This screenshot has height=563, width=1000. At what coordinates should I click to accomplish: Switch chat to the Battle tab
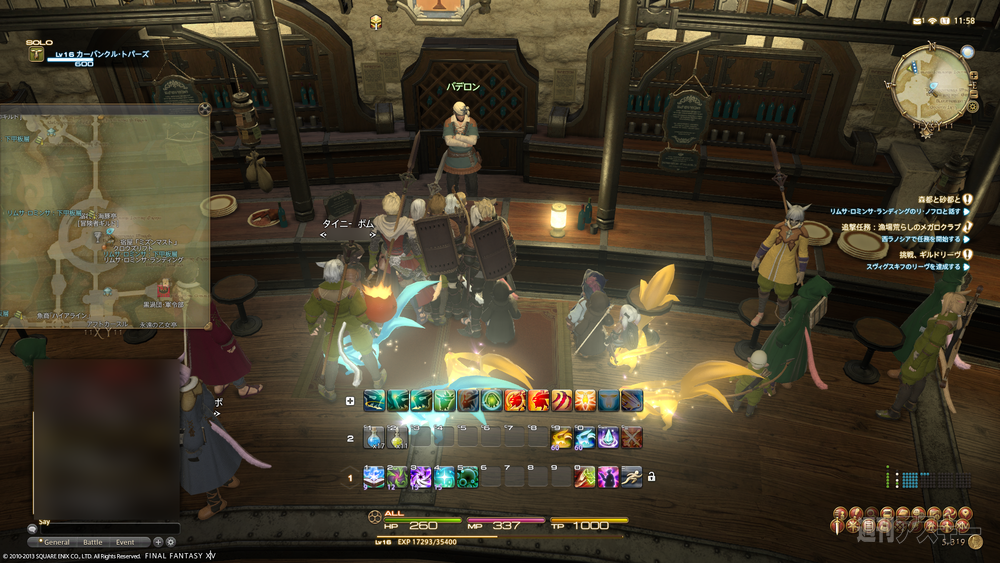pyautogui.click(x=92, y=542)
